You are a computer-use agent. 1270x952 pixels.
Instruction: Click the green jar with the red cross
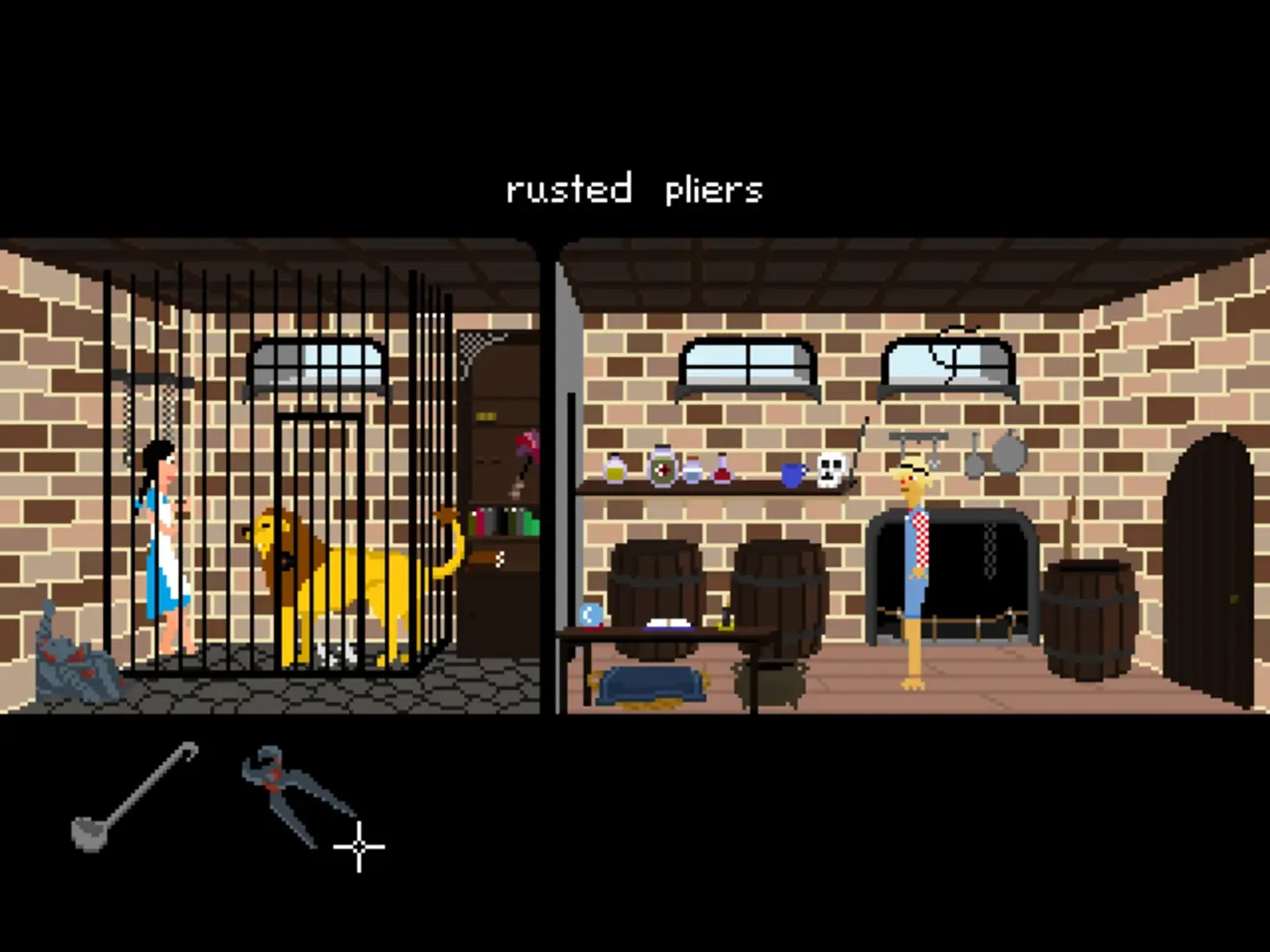pos(663,469)
